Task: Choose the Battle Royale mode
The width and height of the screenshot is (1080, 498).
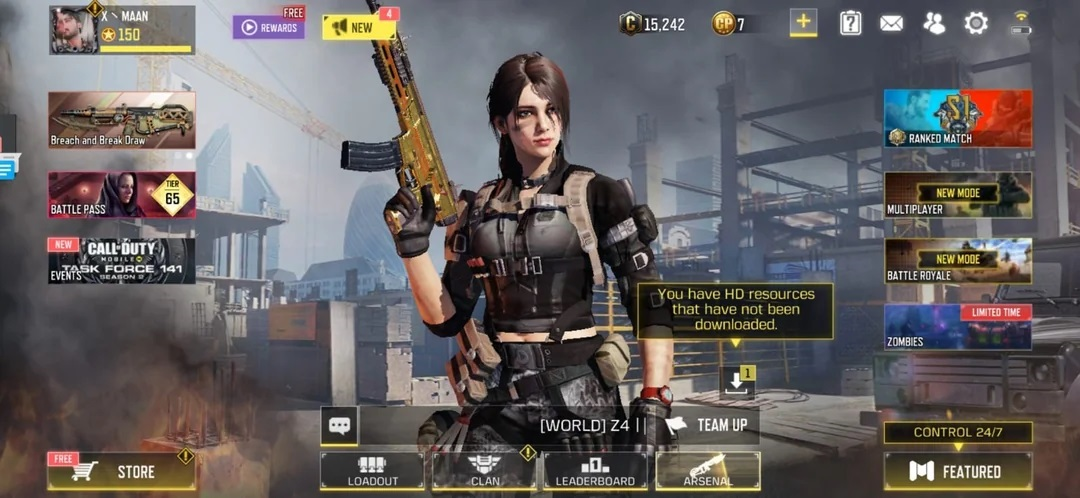Action: point(957,260)
